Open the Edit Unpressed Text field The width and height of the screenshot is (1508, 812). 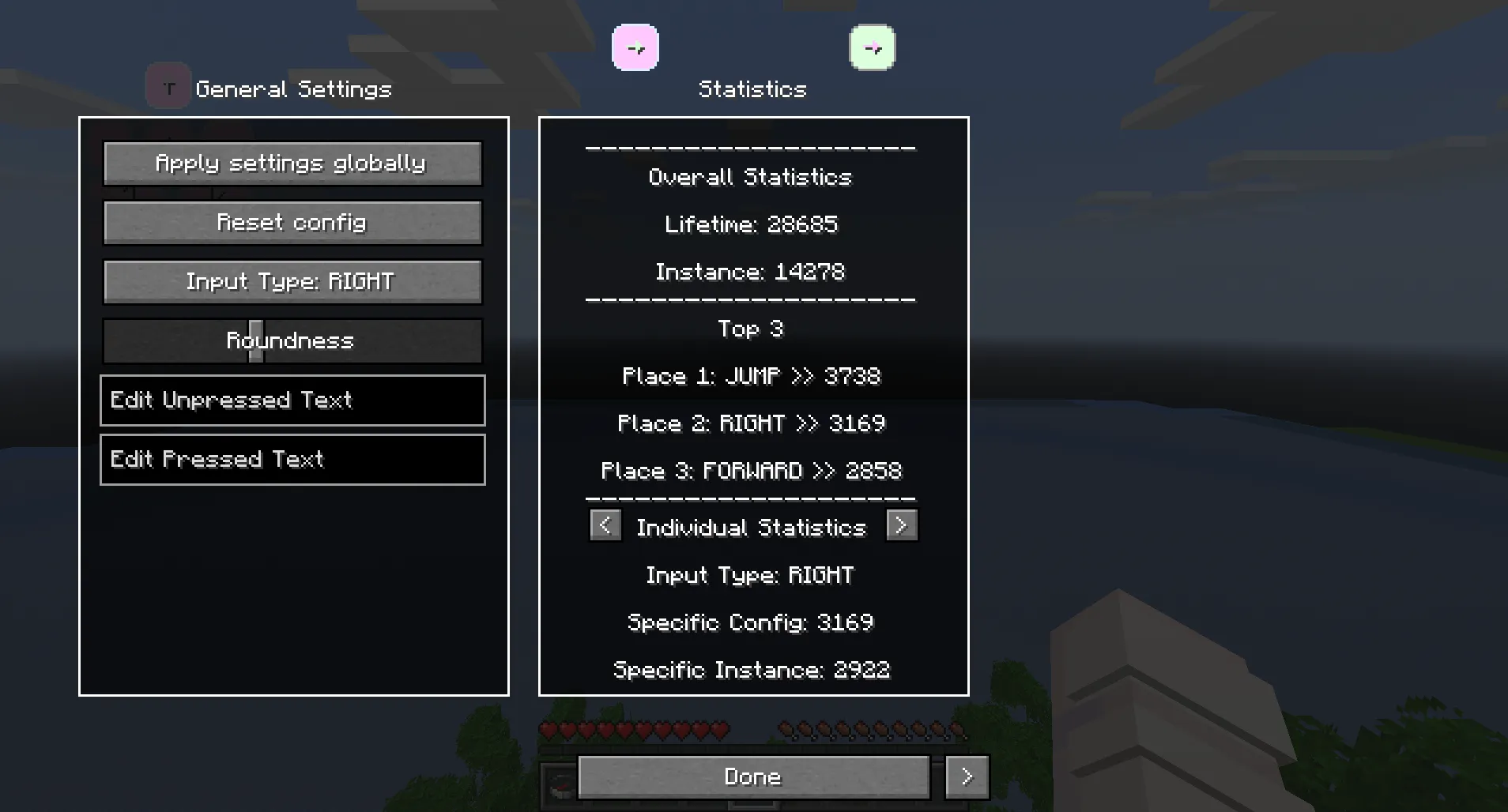pos(292,400)
